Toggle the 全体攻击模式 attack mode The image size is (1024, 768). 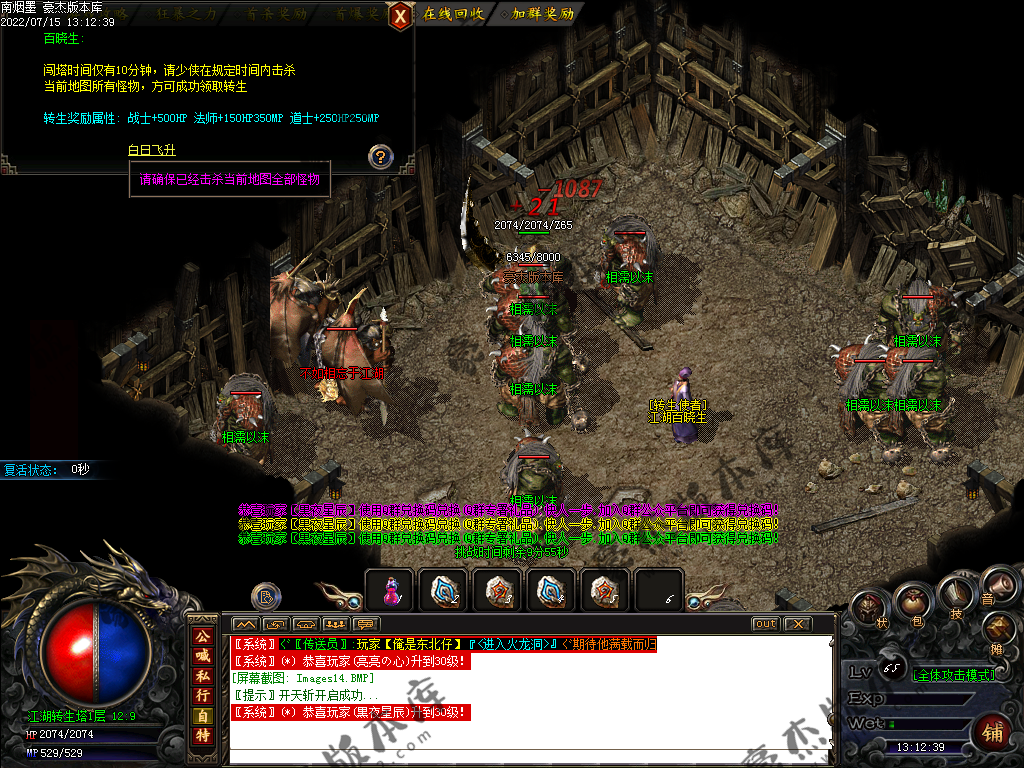coord(953,675)
